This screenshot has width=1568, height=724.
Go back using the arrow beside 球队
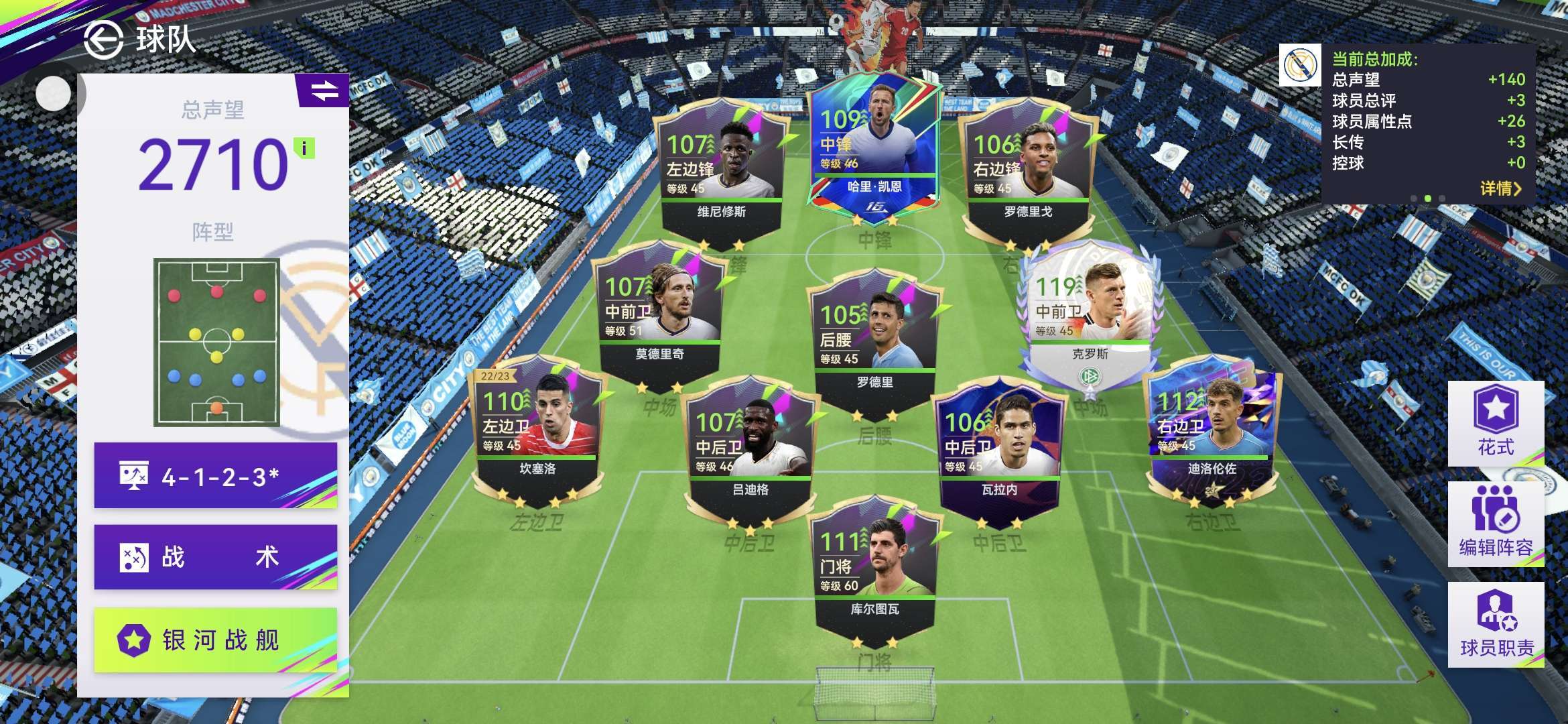click(103, 40)
